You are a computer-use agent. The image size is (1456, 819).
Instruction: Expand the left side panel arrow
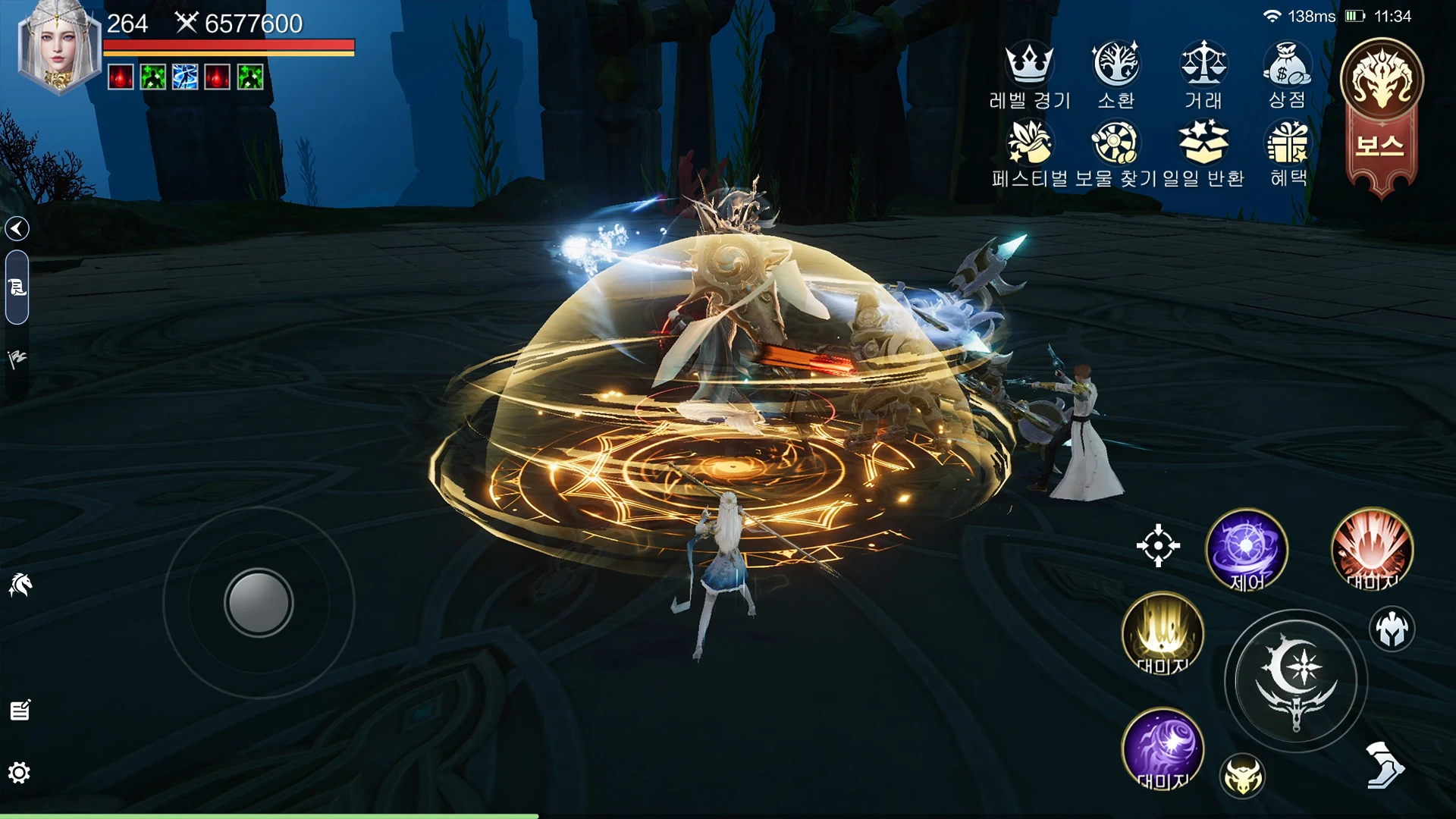[17, 228]
